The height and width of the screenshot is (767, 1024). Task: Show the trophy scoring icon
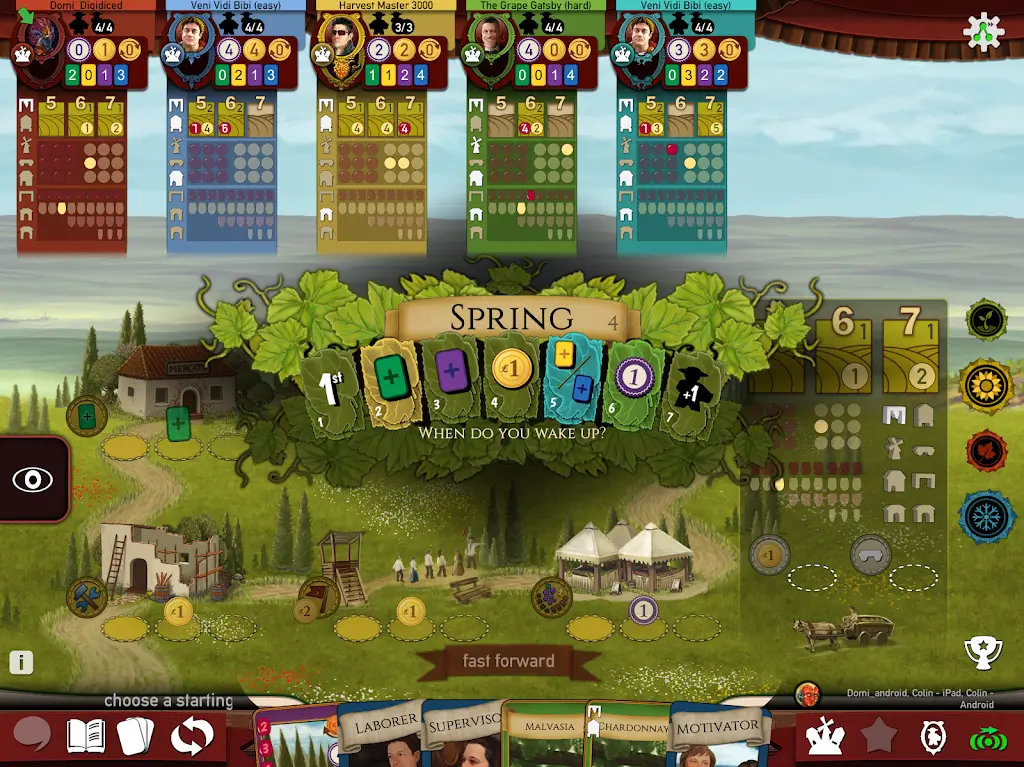tap(983, 653)
